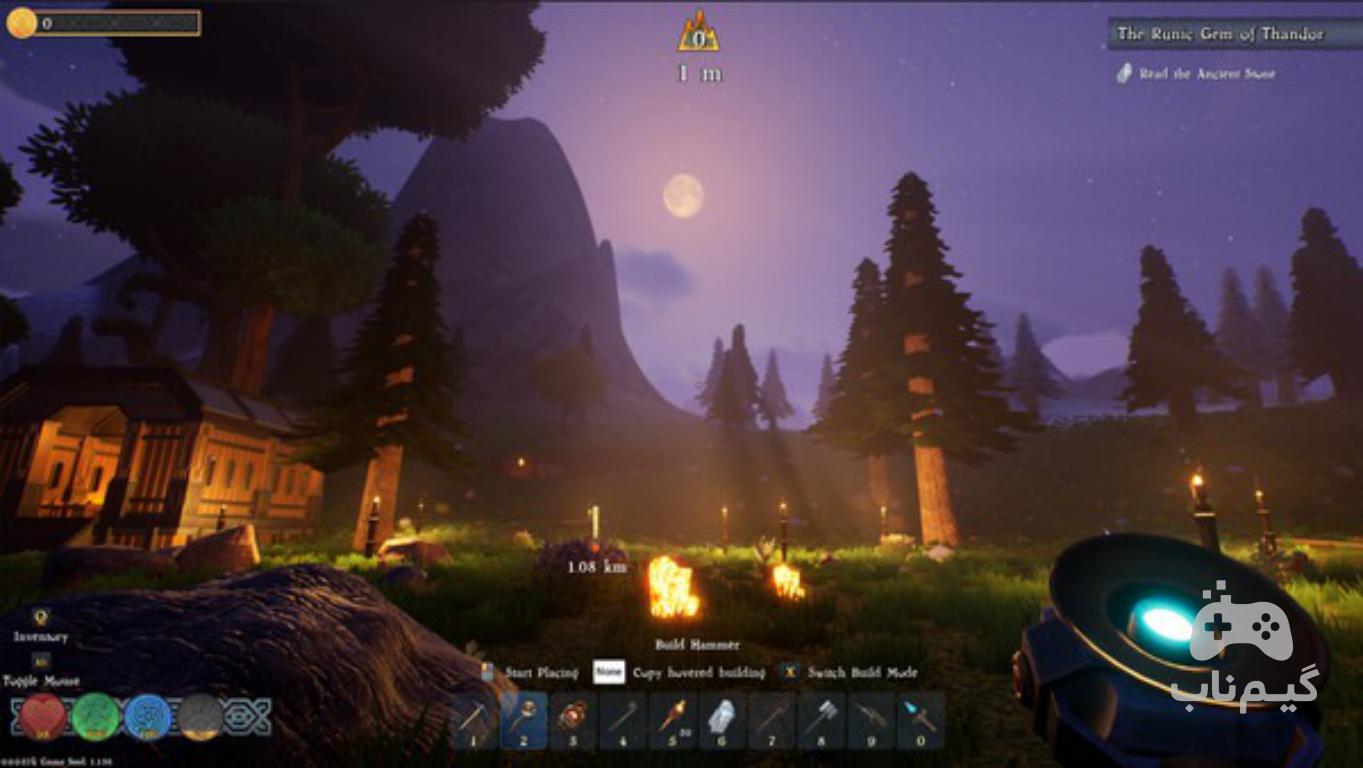Equip the flaming torch from the hotbar

[672, 720]
